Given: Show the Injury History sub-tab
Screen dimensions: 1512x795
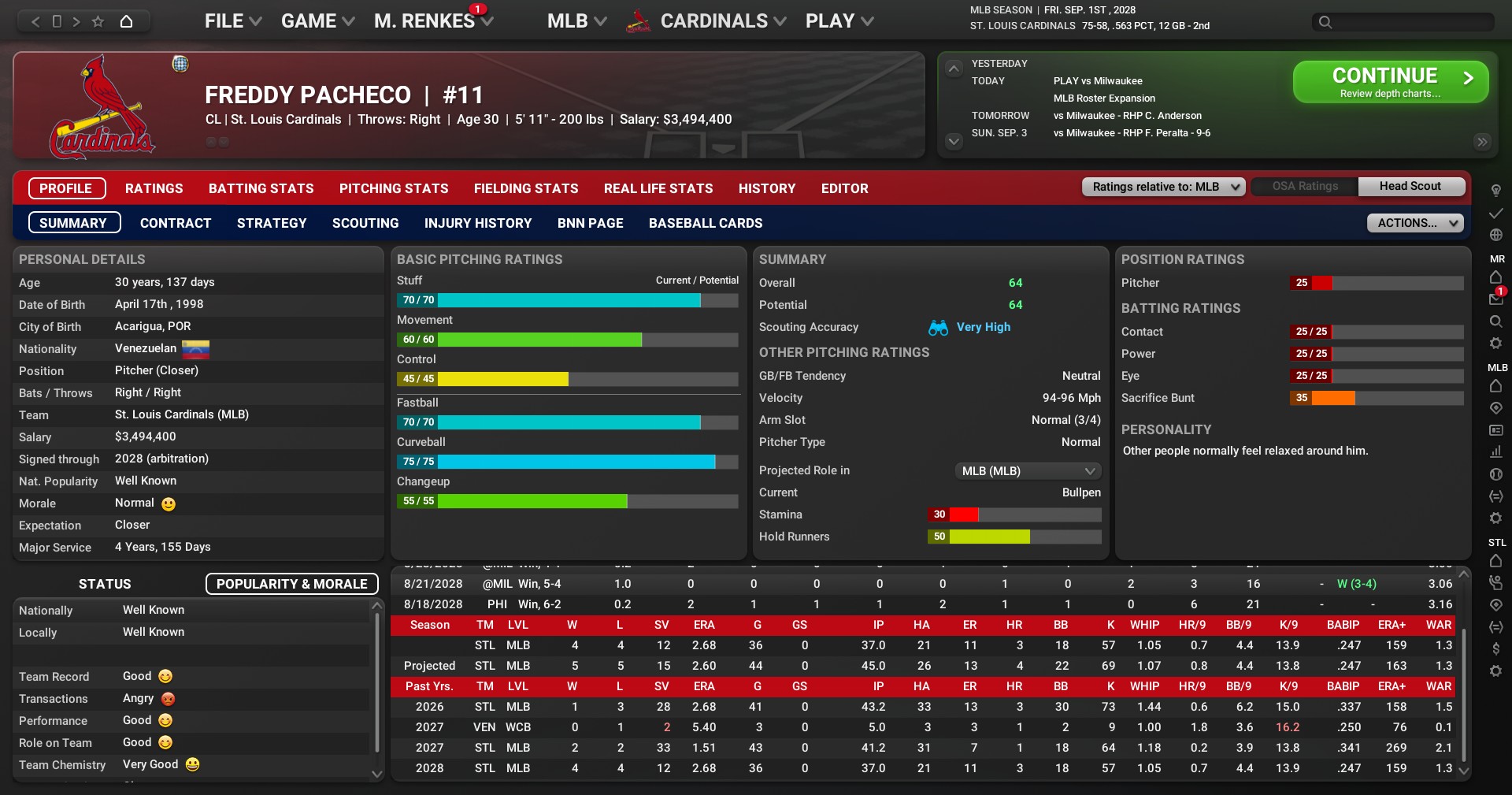Looking at the screenshot, I should pyautogui.click(x=478, y=223).
